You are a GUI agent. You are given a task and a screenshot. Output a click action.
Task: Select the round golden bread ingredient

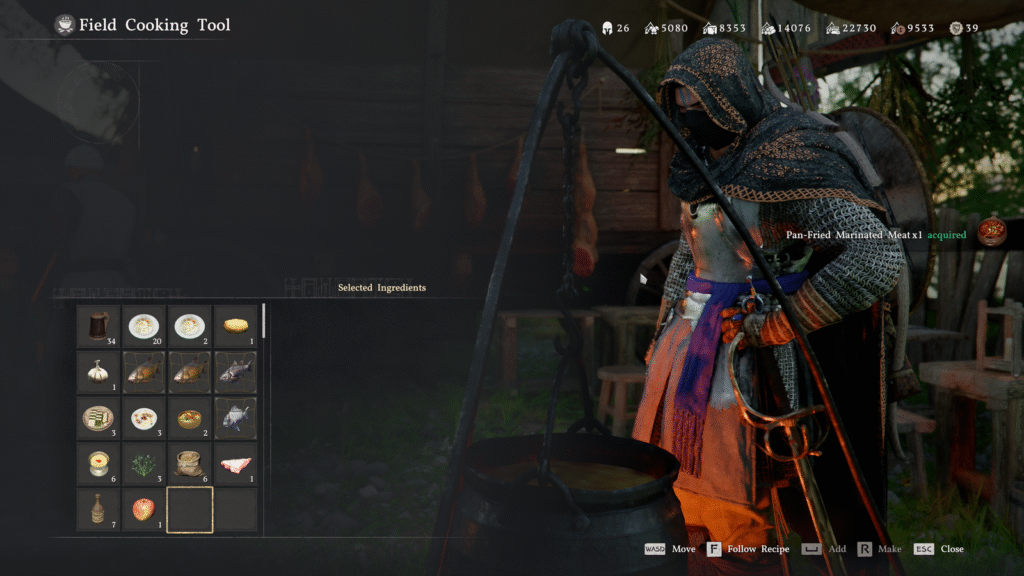coord(235,326)
